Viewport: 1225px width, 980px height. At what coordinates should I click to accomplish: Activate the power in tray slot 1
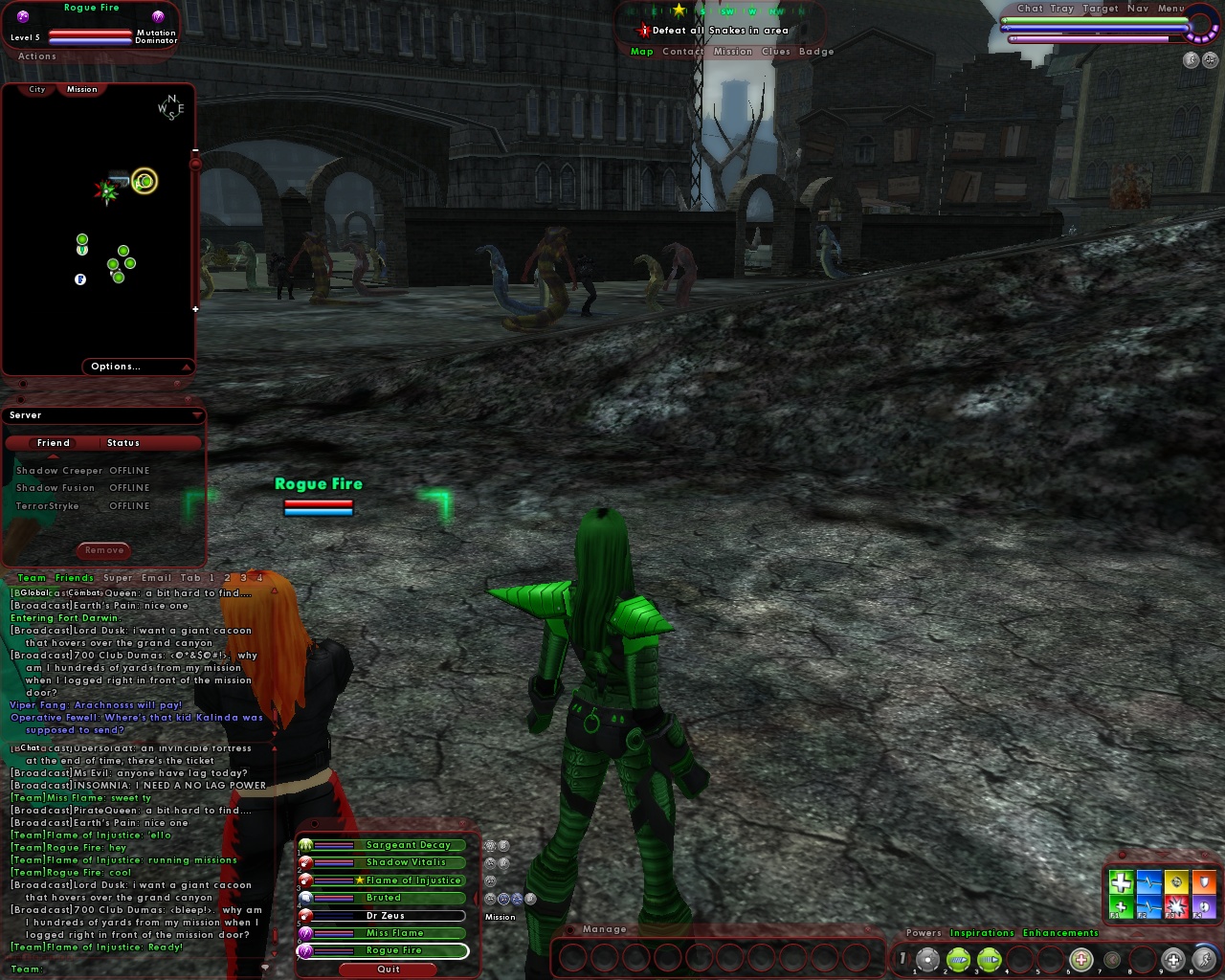pyautogui.click(x=926, y=958)
